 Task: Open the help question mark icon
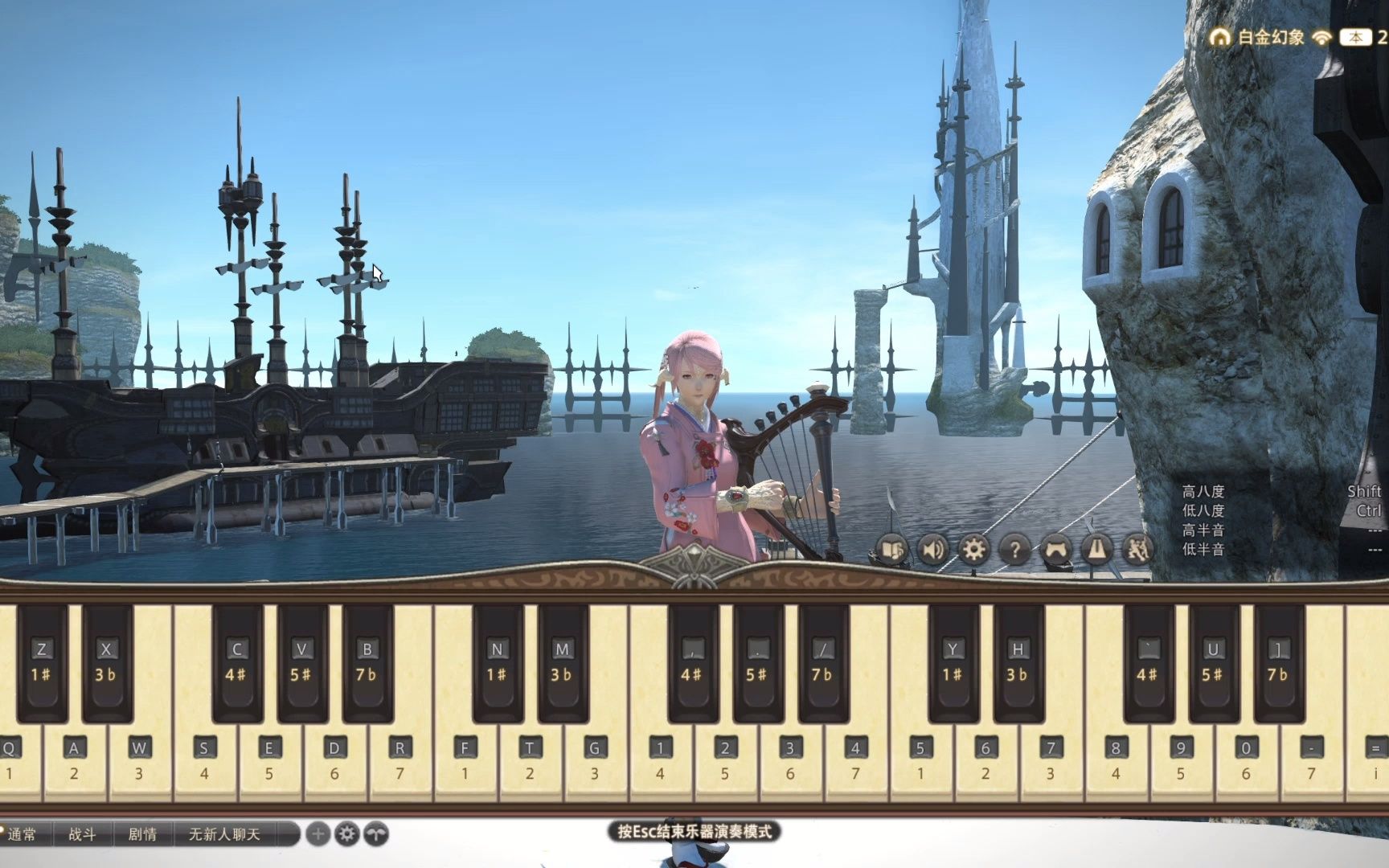(1016, 551)
